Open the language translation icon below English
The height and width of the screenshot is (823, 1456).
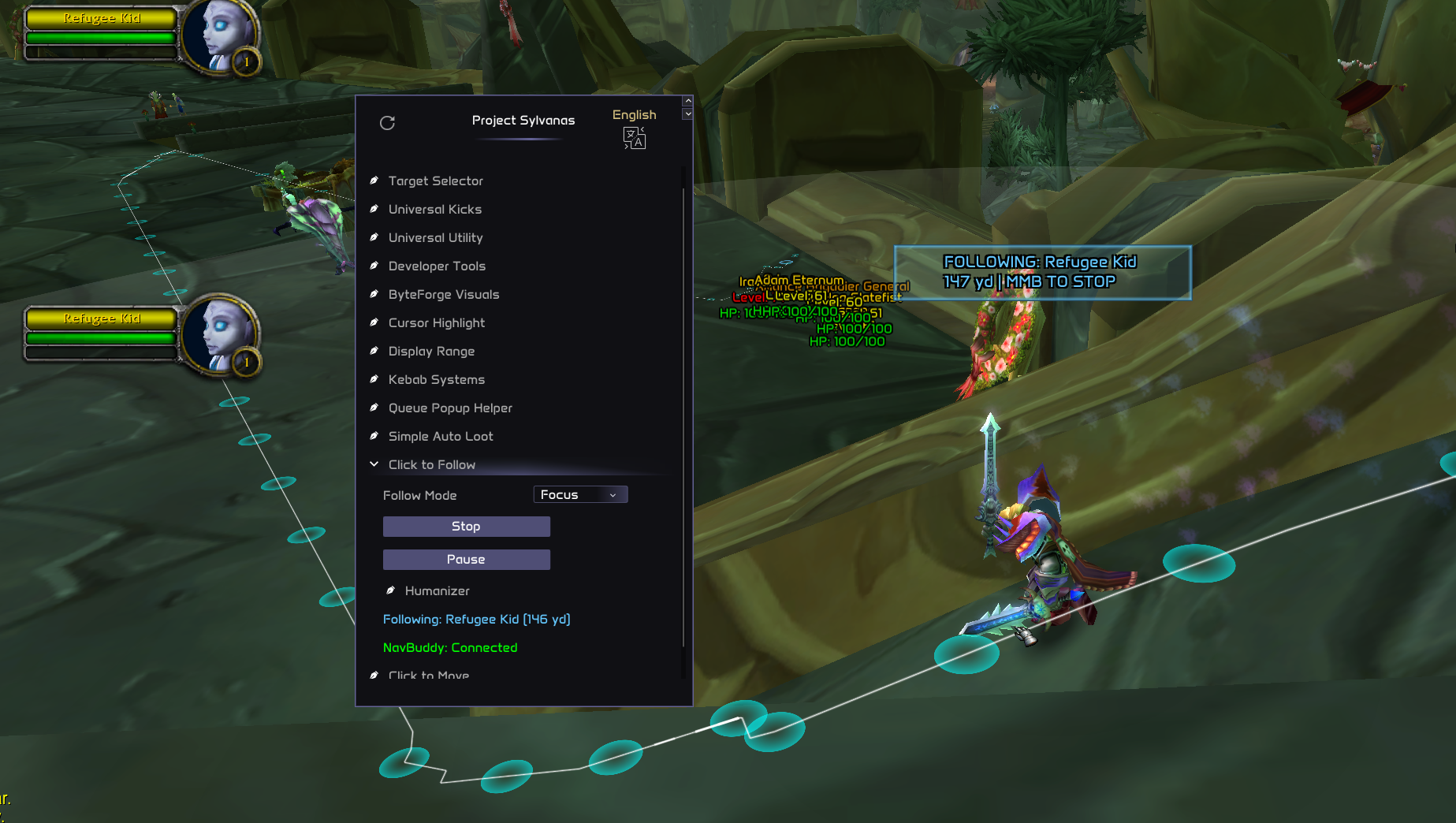point(634,138)
